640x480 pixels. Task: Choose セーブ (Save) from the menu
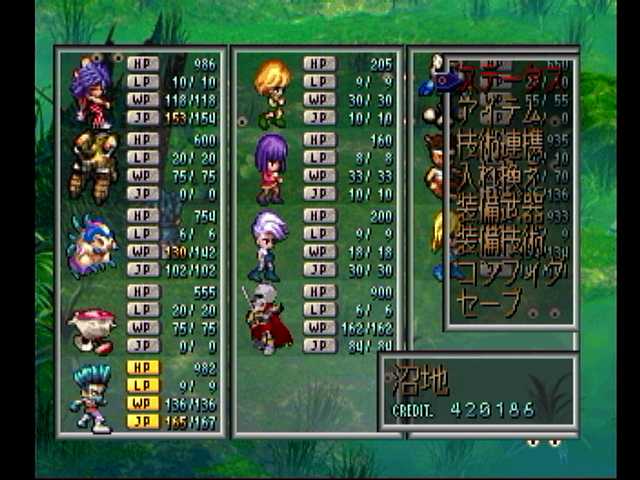(489, 300)
